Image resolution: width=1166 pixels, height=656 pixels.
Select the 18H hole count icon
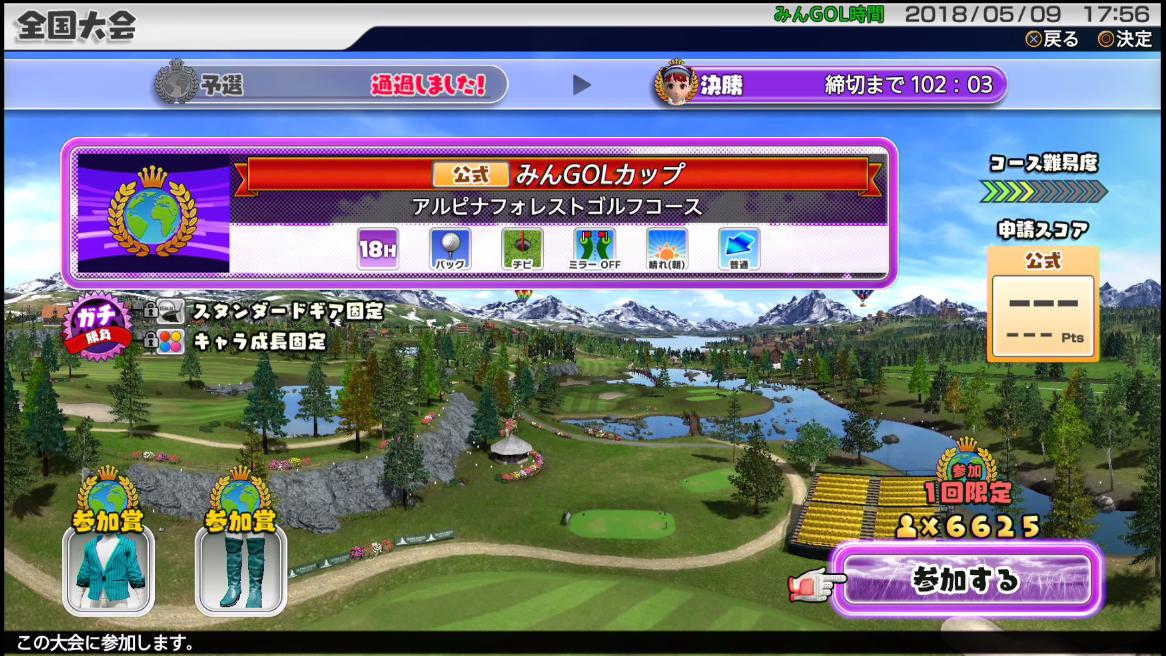(x=378, y=249)
